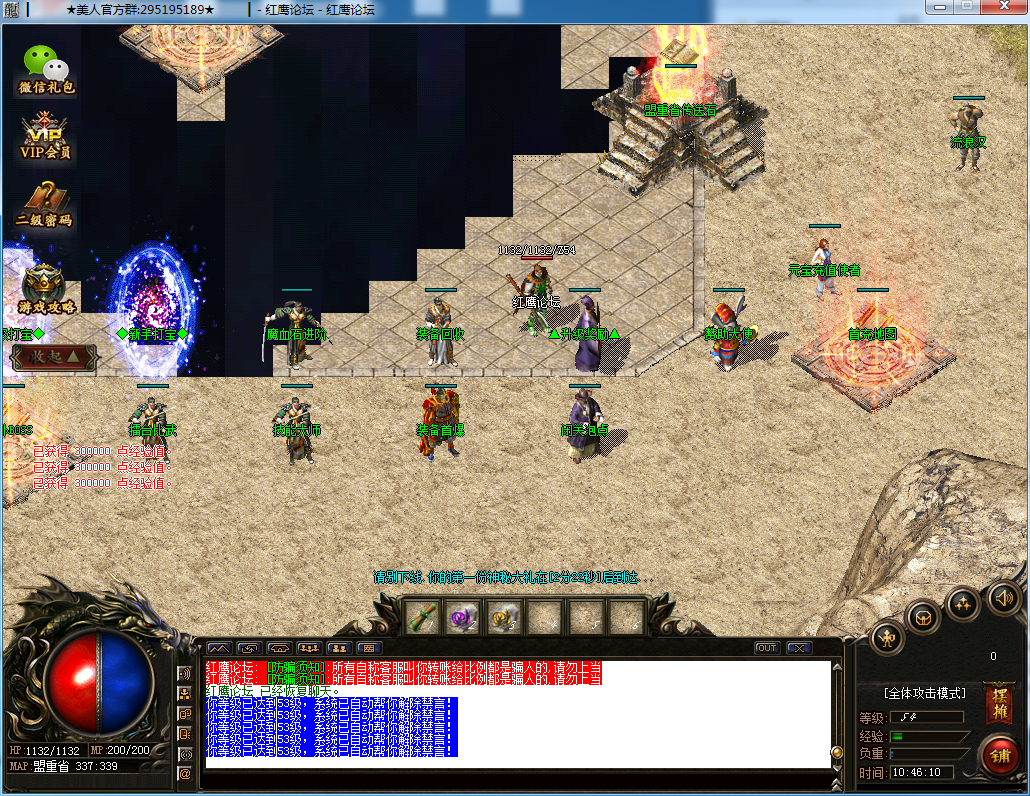Minimize the game window

(939, 7)
